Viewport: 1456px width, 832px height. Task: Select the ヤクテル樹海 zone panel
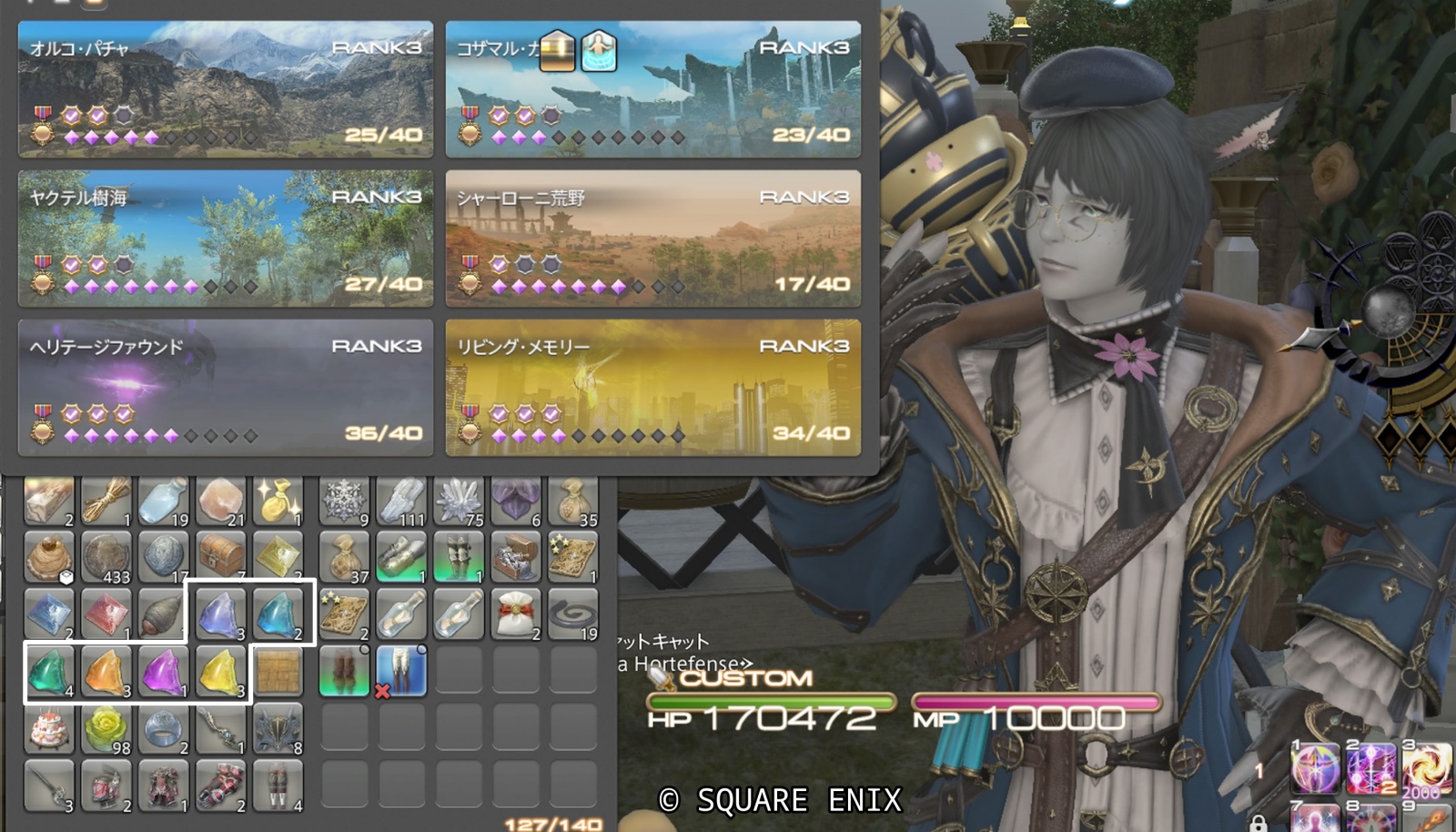(226, 238)
